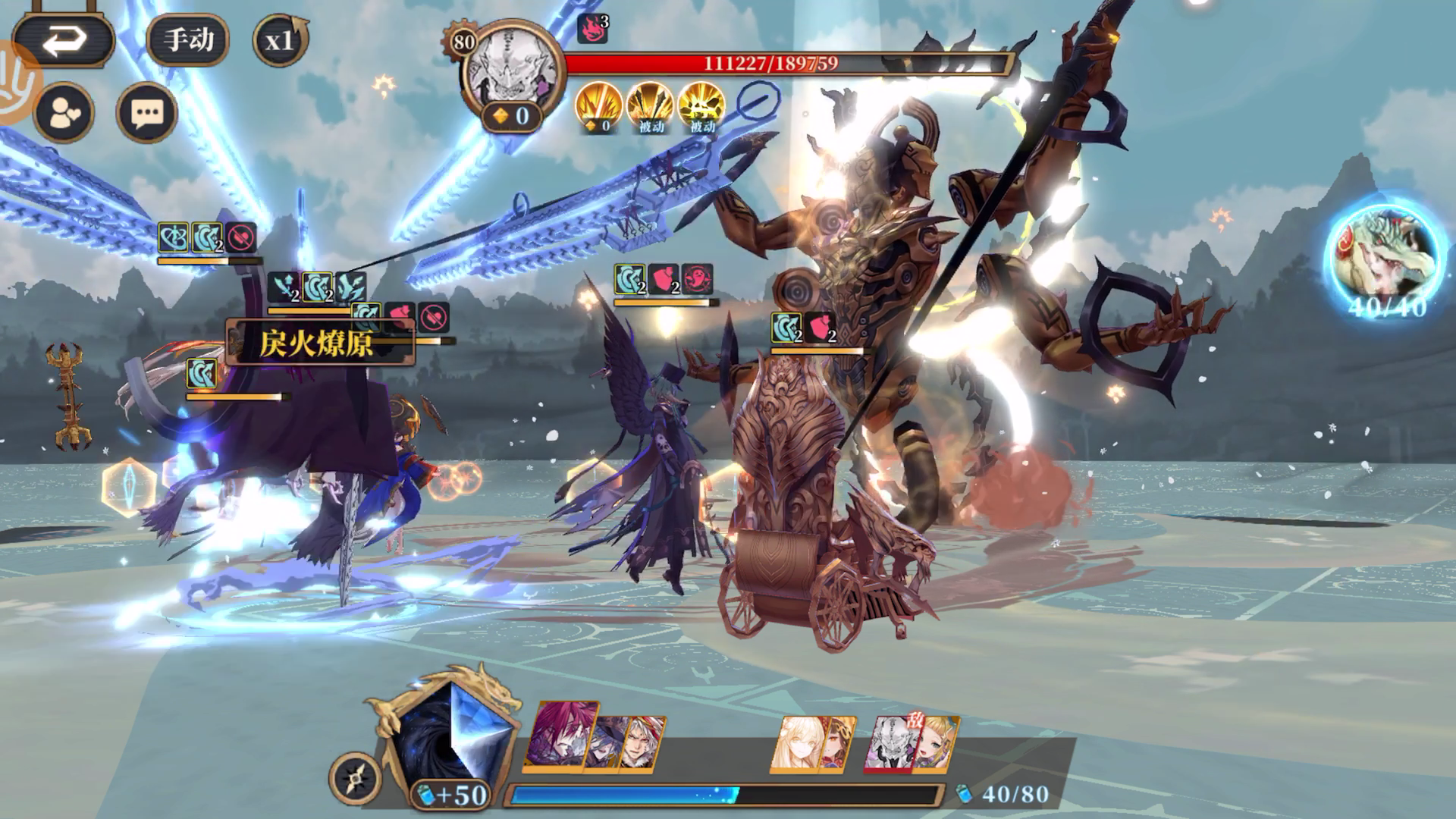Open the chat speech bubble

click(x=146, y=114)
